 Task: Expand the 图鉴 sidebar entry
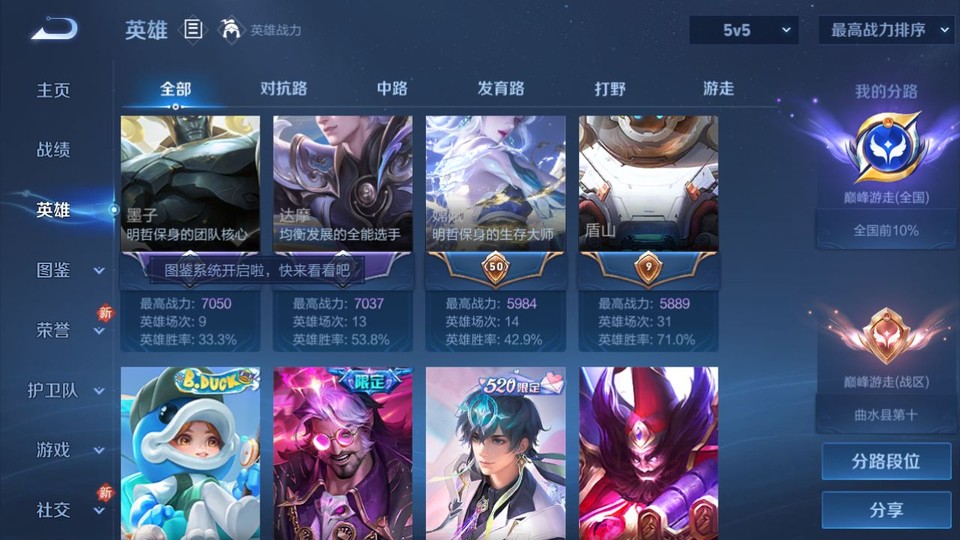point(65,270)
